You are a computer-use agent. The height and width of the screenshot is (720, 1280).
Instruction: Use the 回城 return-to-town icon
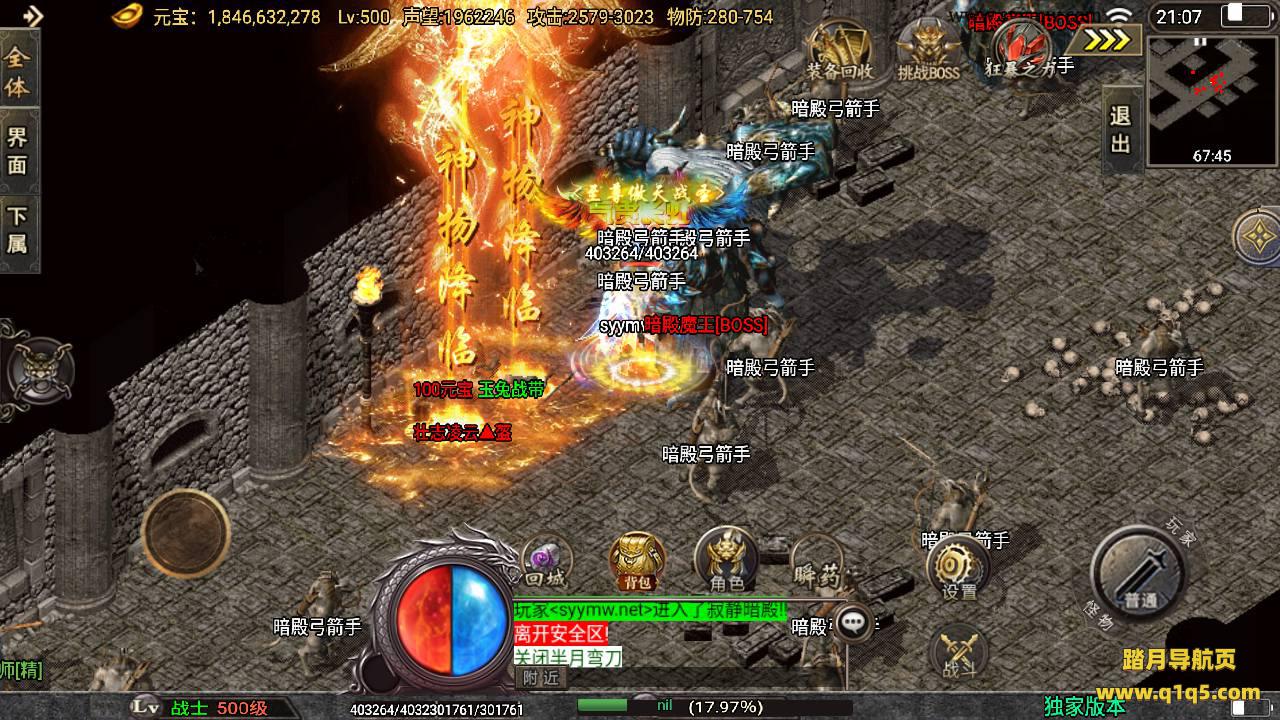click(x=547, y=562)
